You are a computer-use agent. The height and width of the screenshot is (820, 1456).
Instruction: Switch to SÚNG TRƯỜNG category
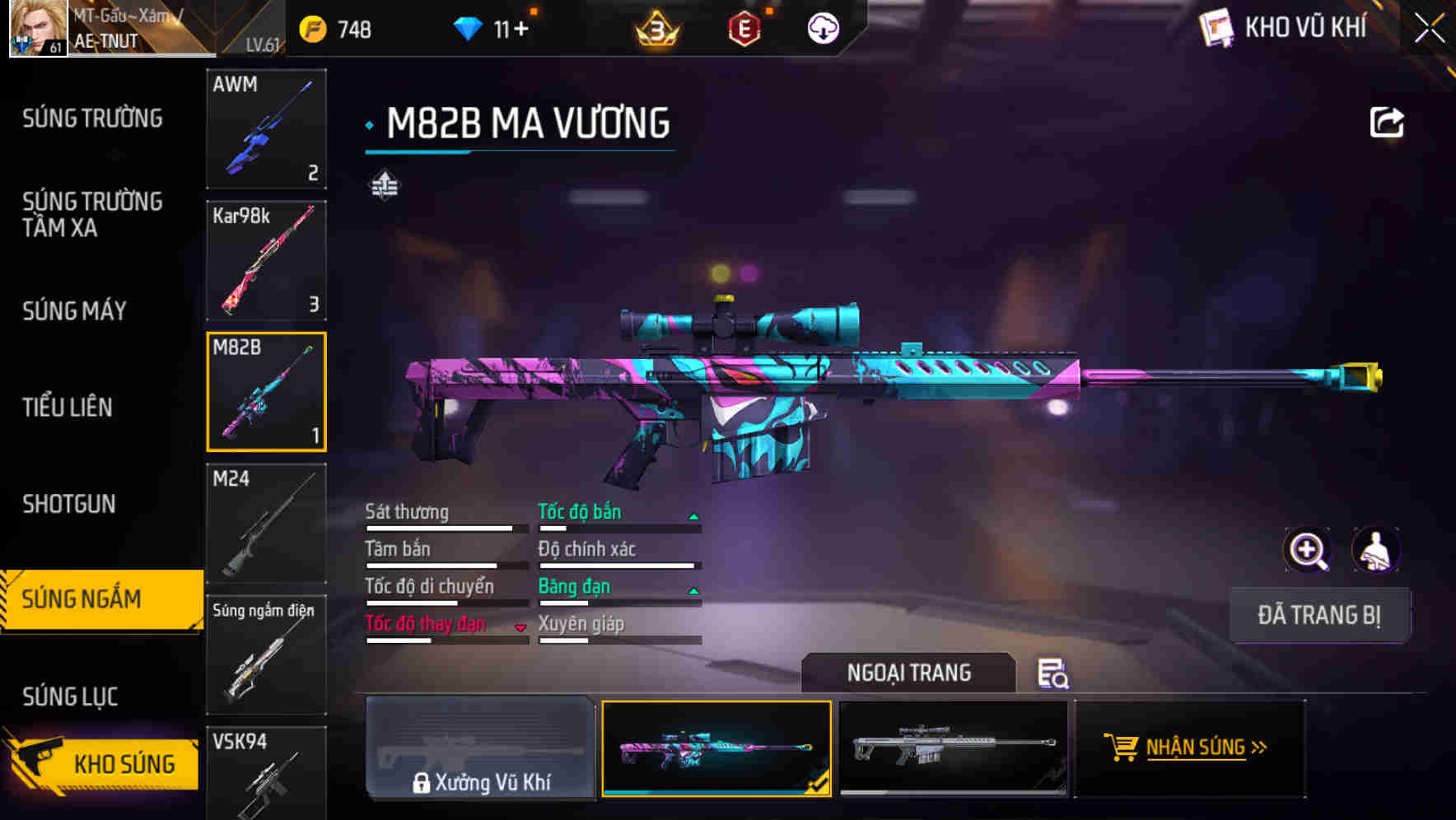tap(91, 119)
